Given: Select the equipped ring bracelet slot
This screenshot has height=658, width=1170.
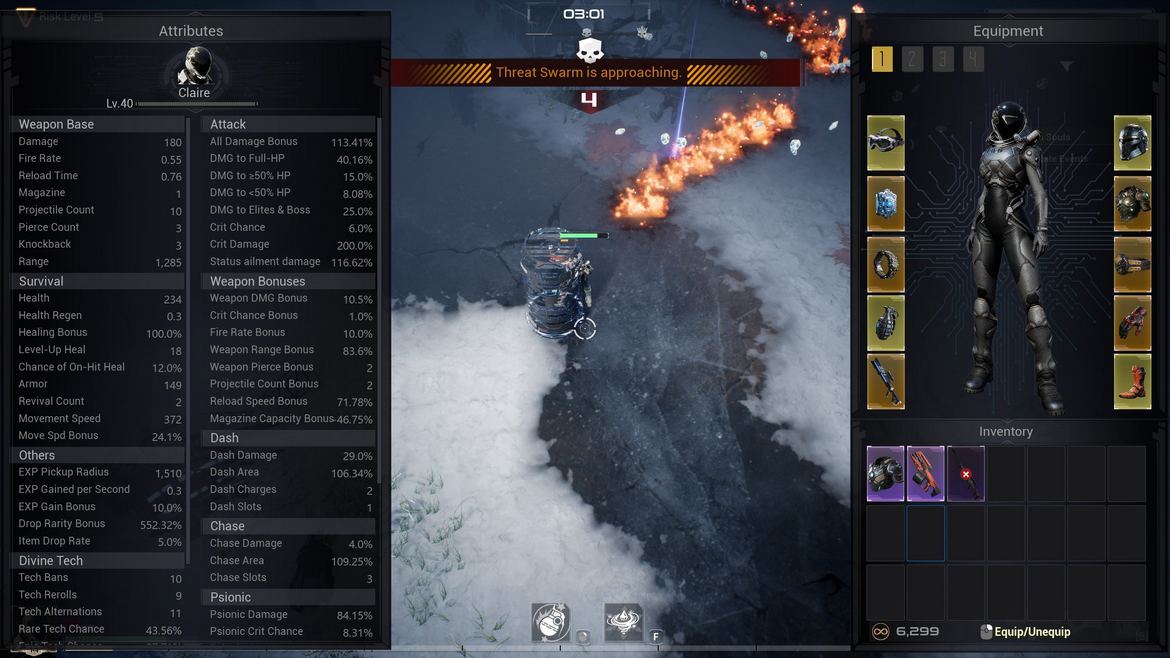Looking at the screenshot, I should click(x=886, y=264).
